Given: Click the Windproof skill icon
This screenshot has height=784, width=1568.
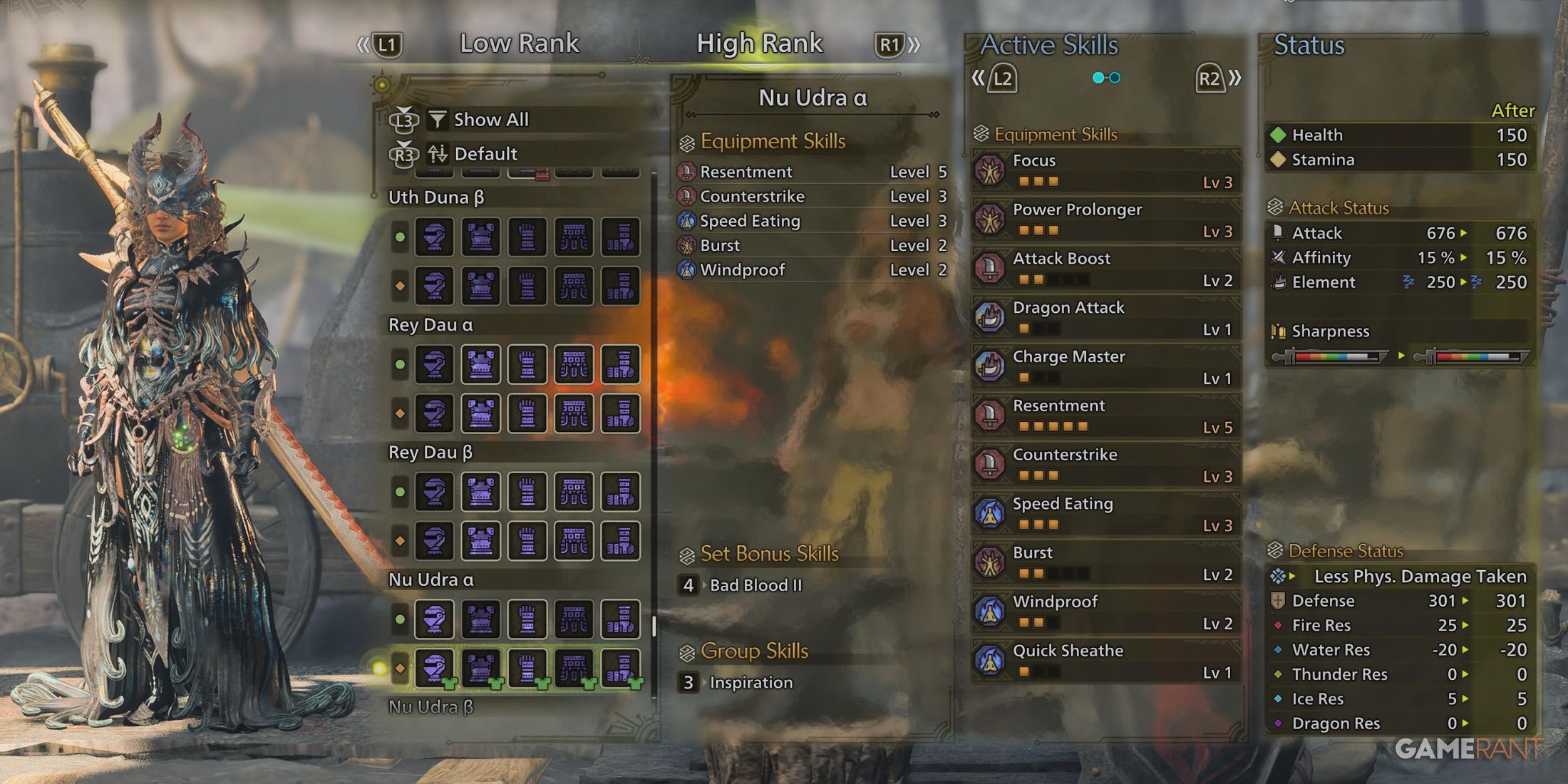Looking at the screenshot, I should 991,612.
